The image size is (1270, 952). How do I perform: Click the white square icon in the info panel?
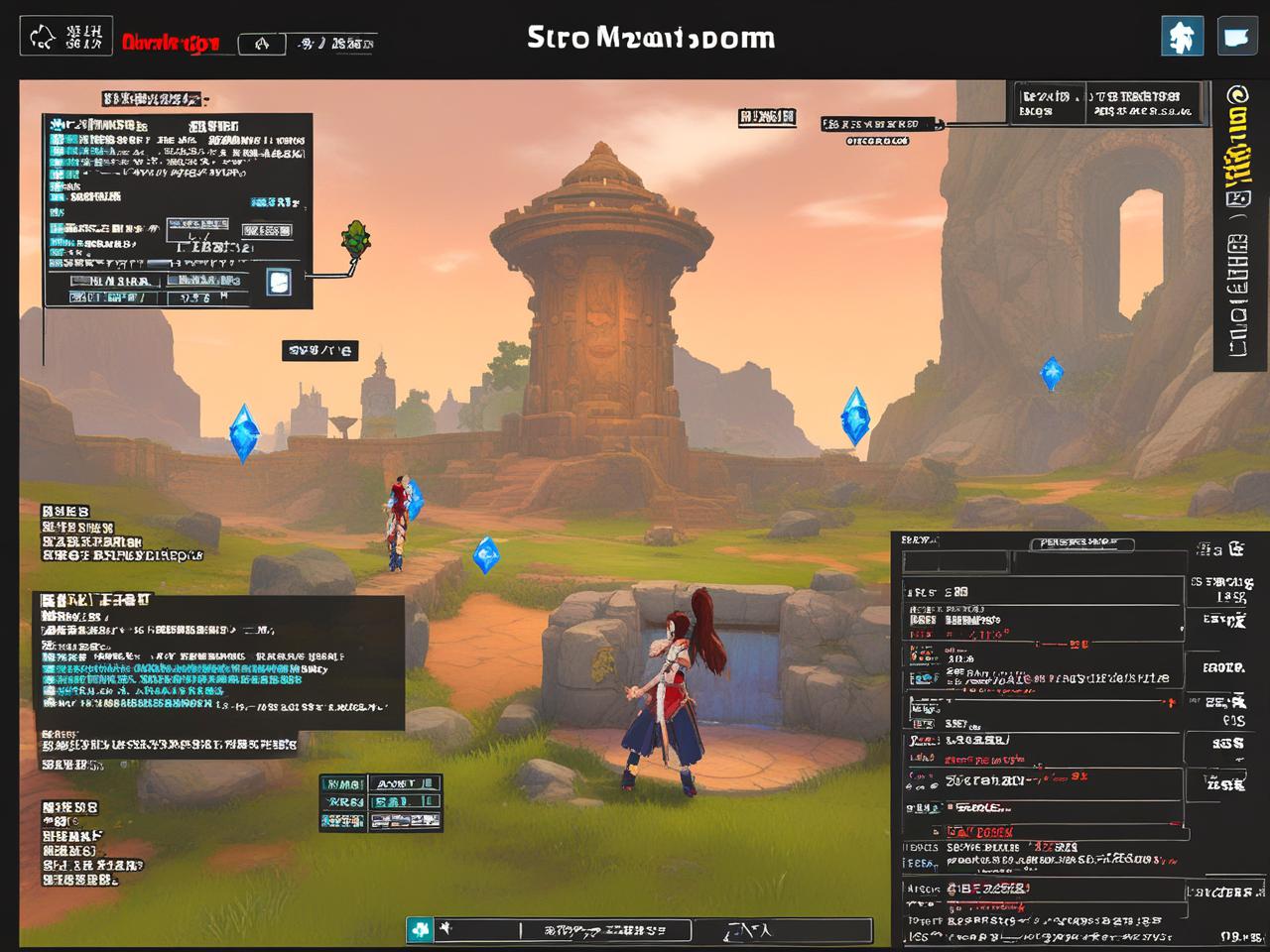click(279, 282)
